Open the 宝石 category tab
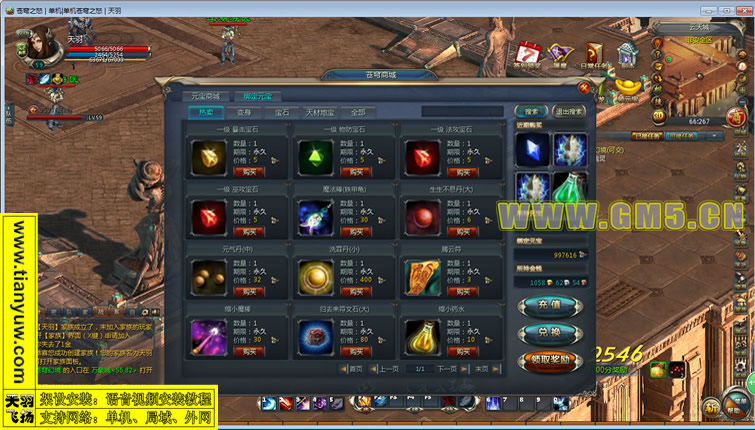The height and width of the screenshot is (430, 755). [282, 112]
